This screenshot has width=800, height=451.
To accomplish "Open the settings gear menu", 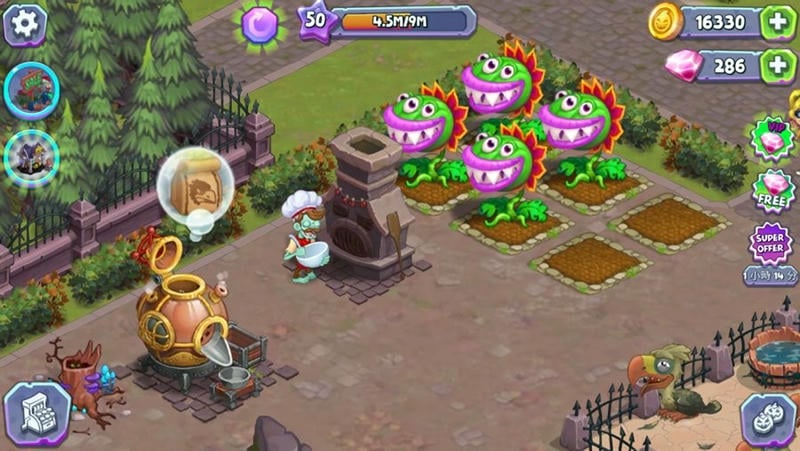I will pyautogui.click(x=25, y=24).
